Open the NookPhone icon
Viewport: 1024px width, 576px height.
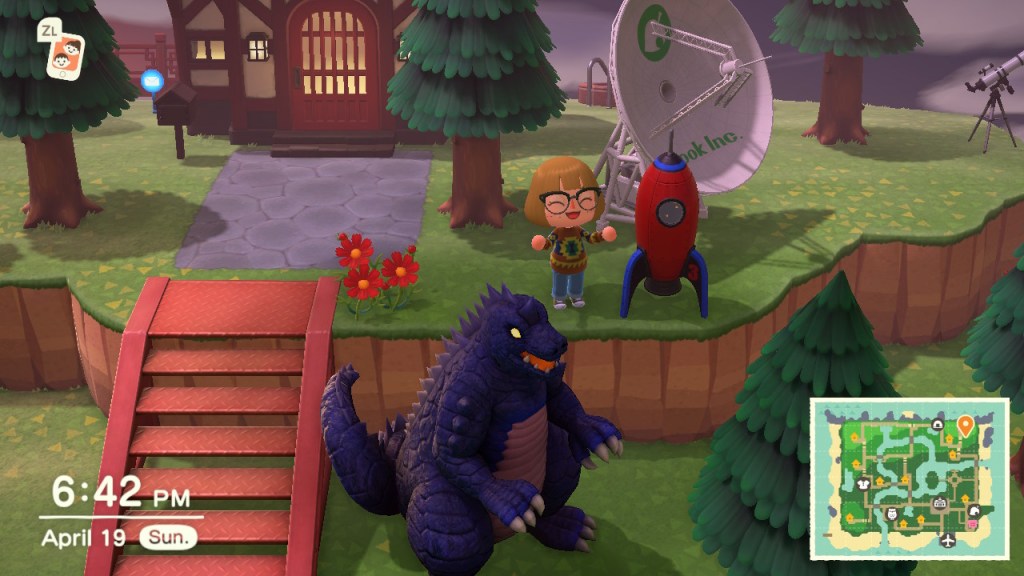point(65,56)
